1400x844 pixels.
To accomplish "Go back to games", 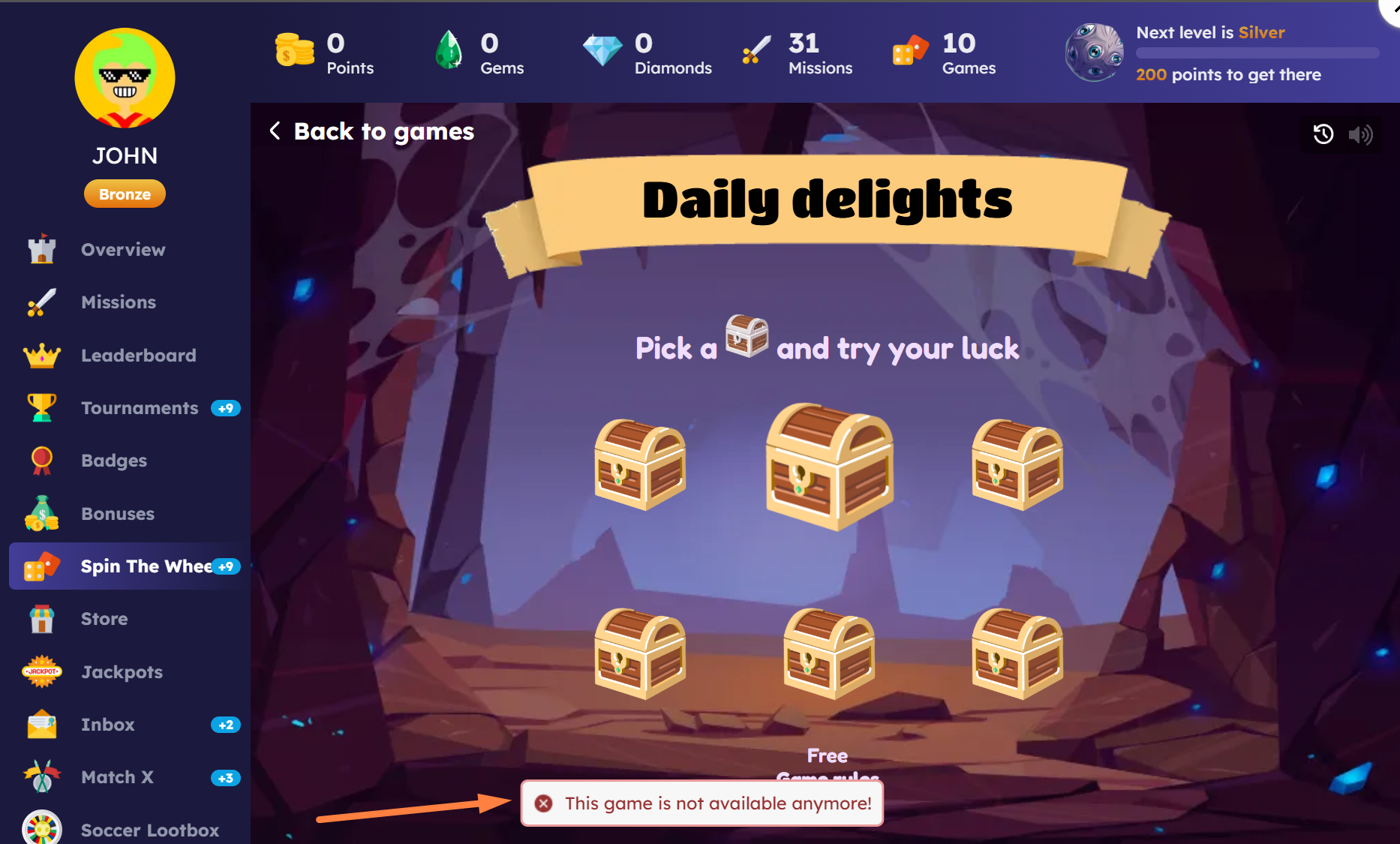I will click(372, 131).
